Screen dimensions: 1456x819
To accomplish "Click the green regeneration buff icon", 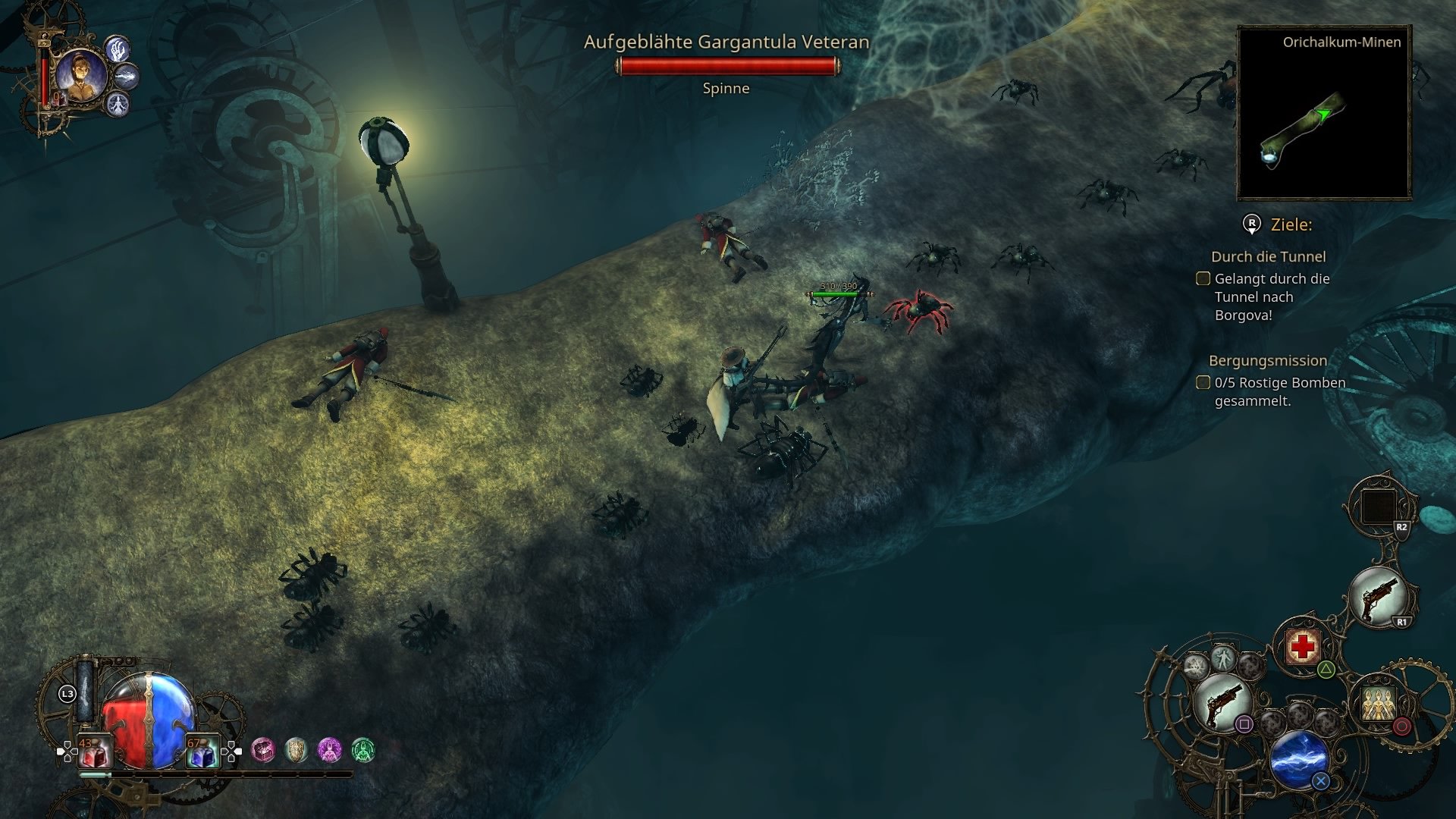I will coord(362,750).
